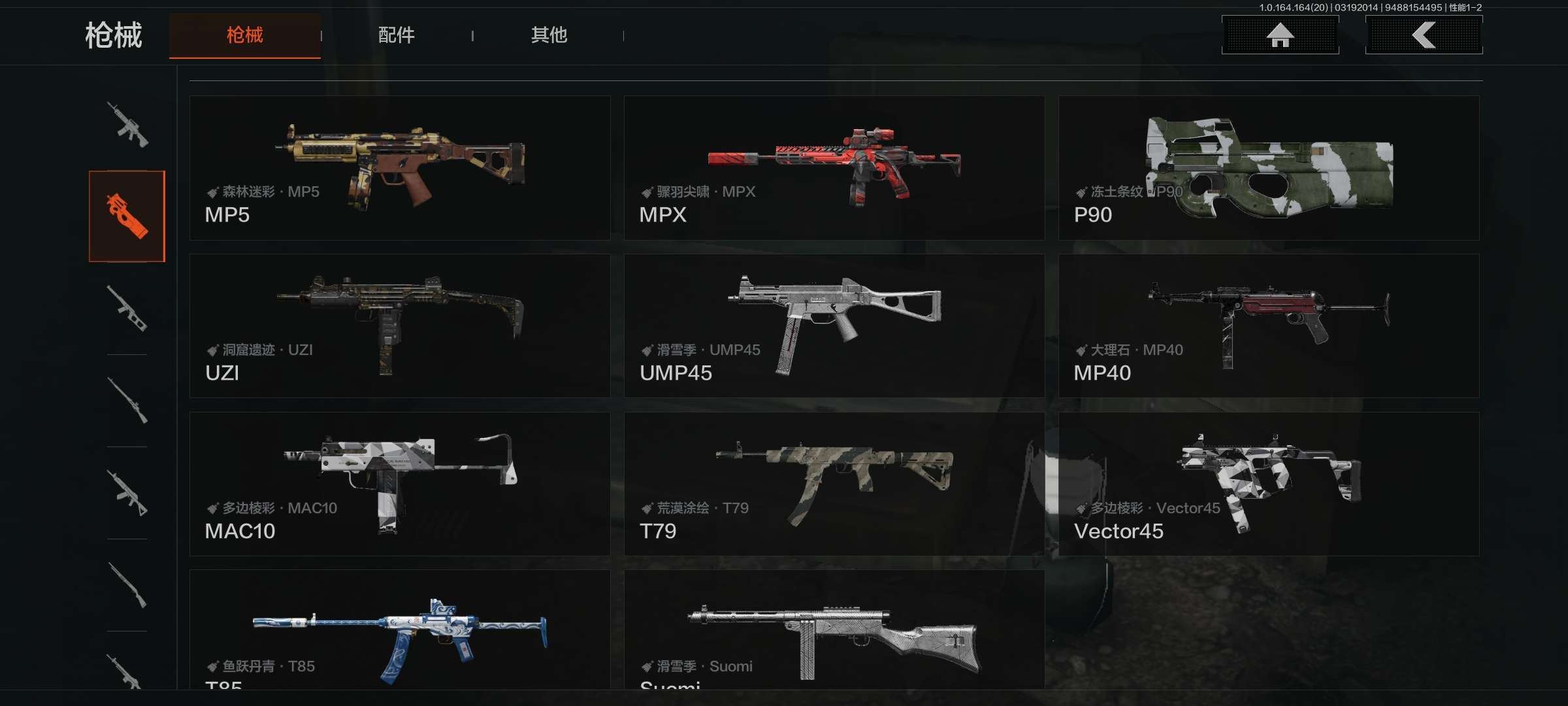
Task: Select the 其他 tab
Action: [549, 35]
